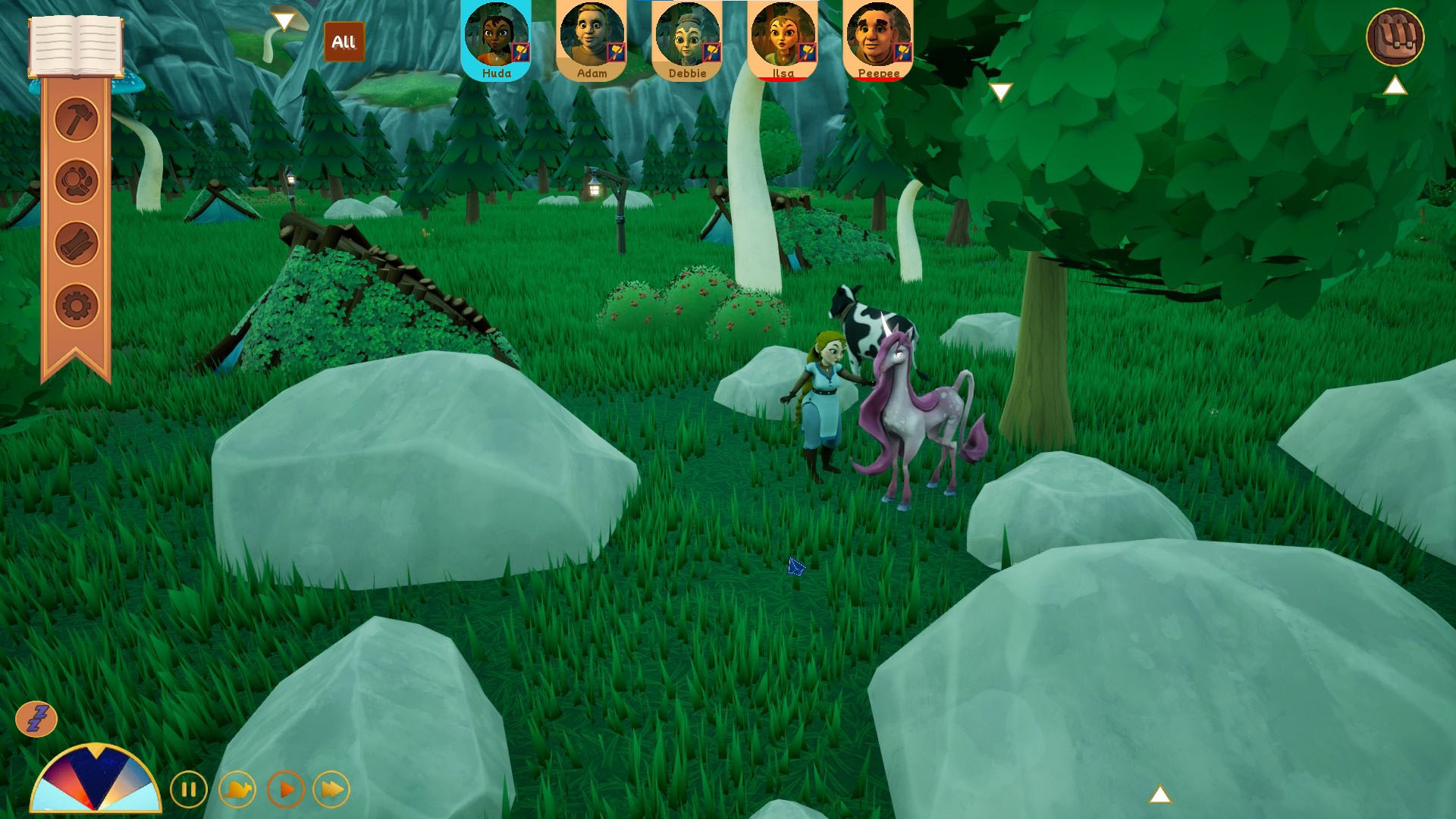Pause the game
This screenshot has height=819, width=1456.
188,790
